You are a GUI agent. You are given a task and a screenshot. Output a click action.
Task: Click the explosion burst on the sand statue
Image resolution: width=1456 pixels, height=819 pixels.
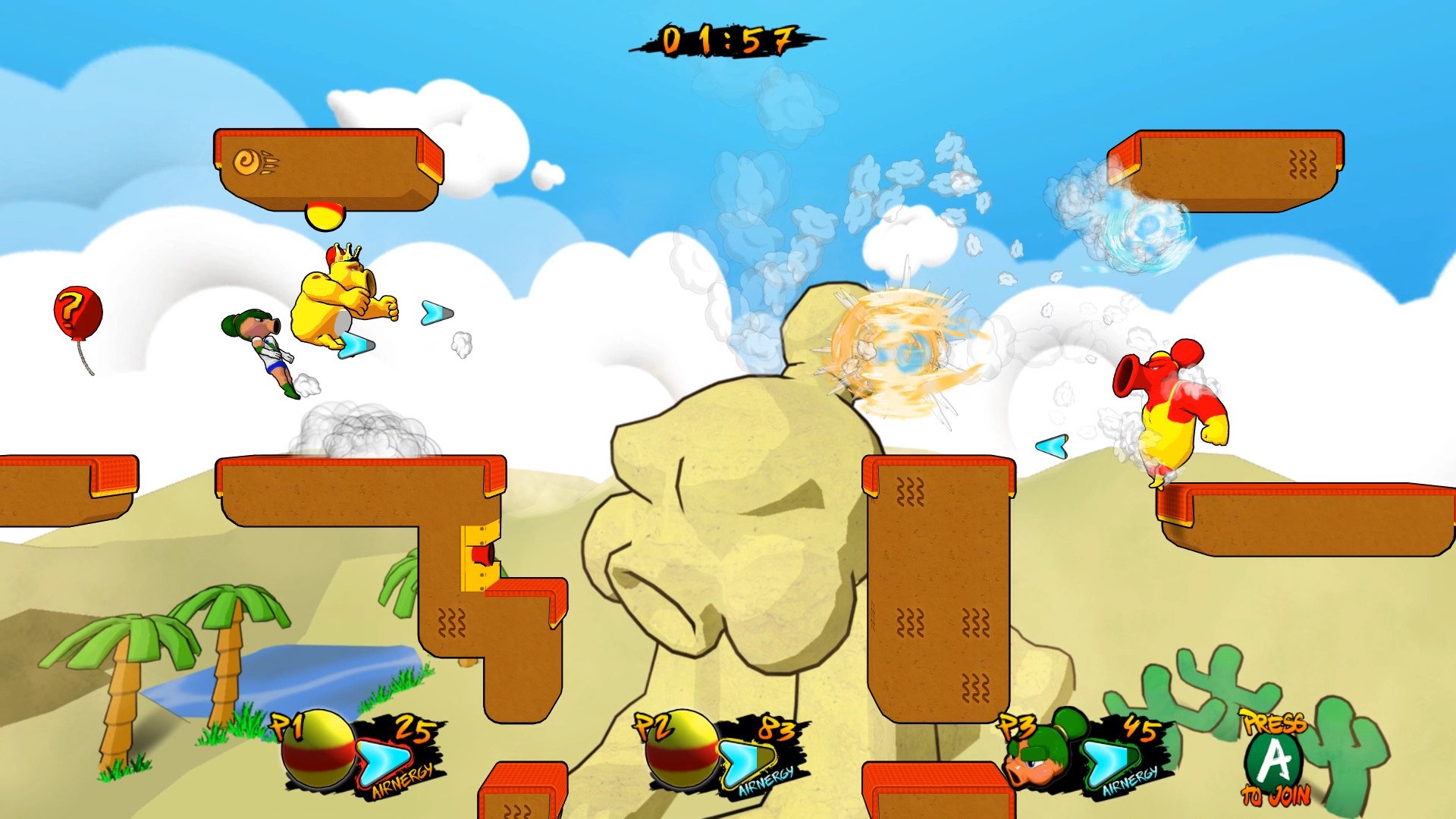pos(895,349)
